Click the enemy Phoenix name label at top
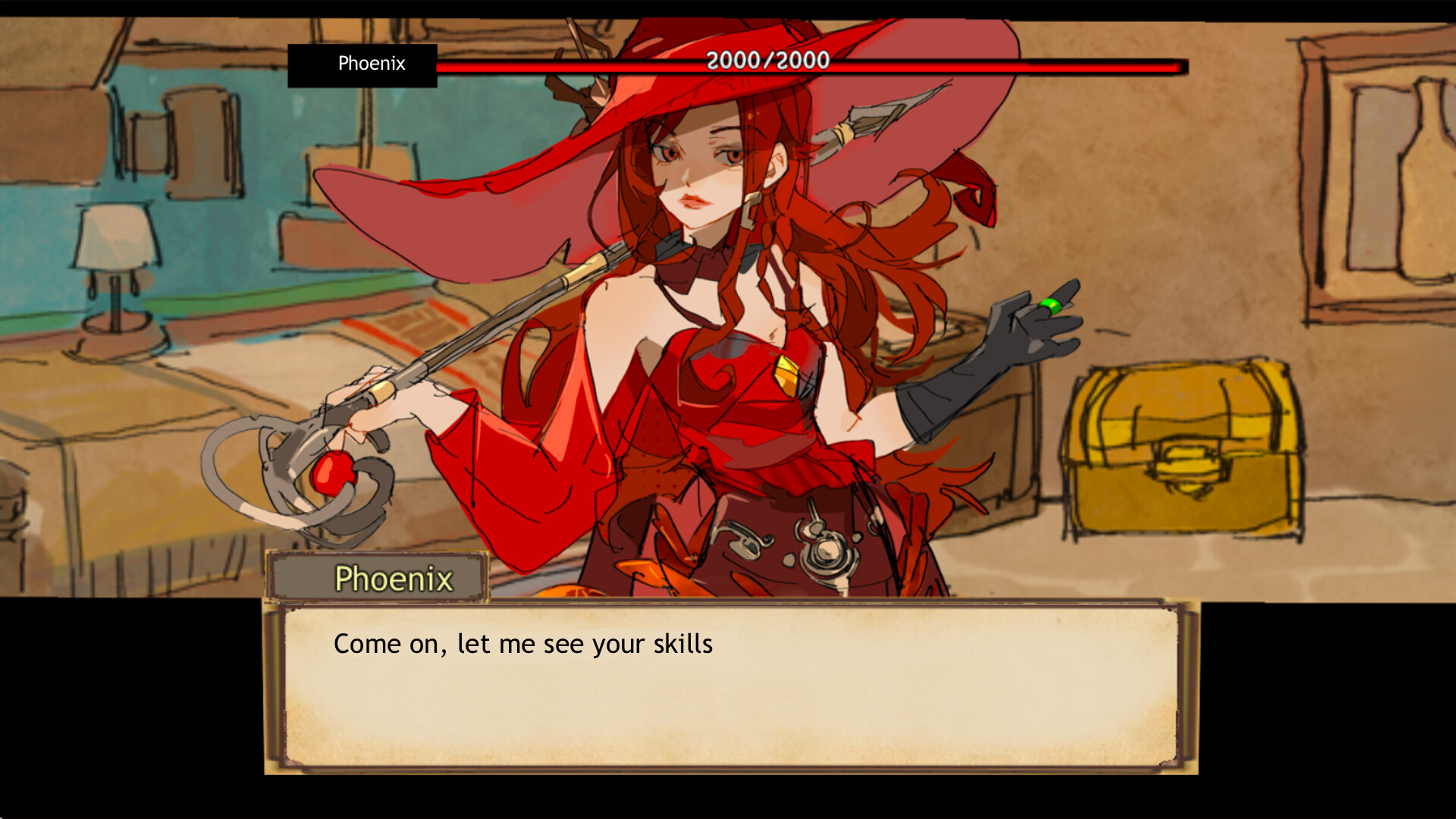This screenshot has width=1456, height=819. click(x=372, y=64)
